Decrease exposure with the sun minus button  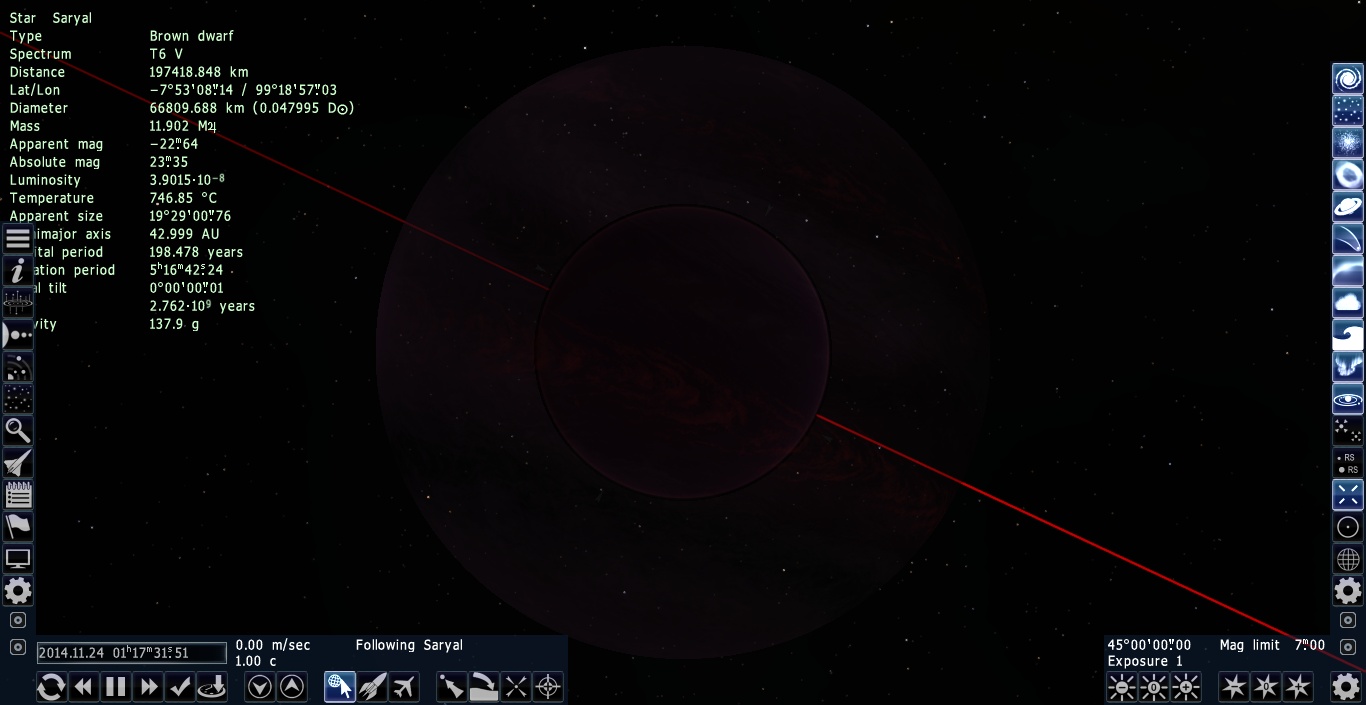1122,687
